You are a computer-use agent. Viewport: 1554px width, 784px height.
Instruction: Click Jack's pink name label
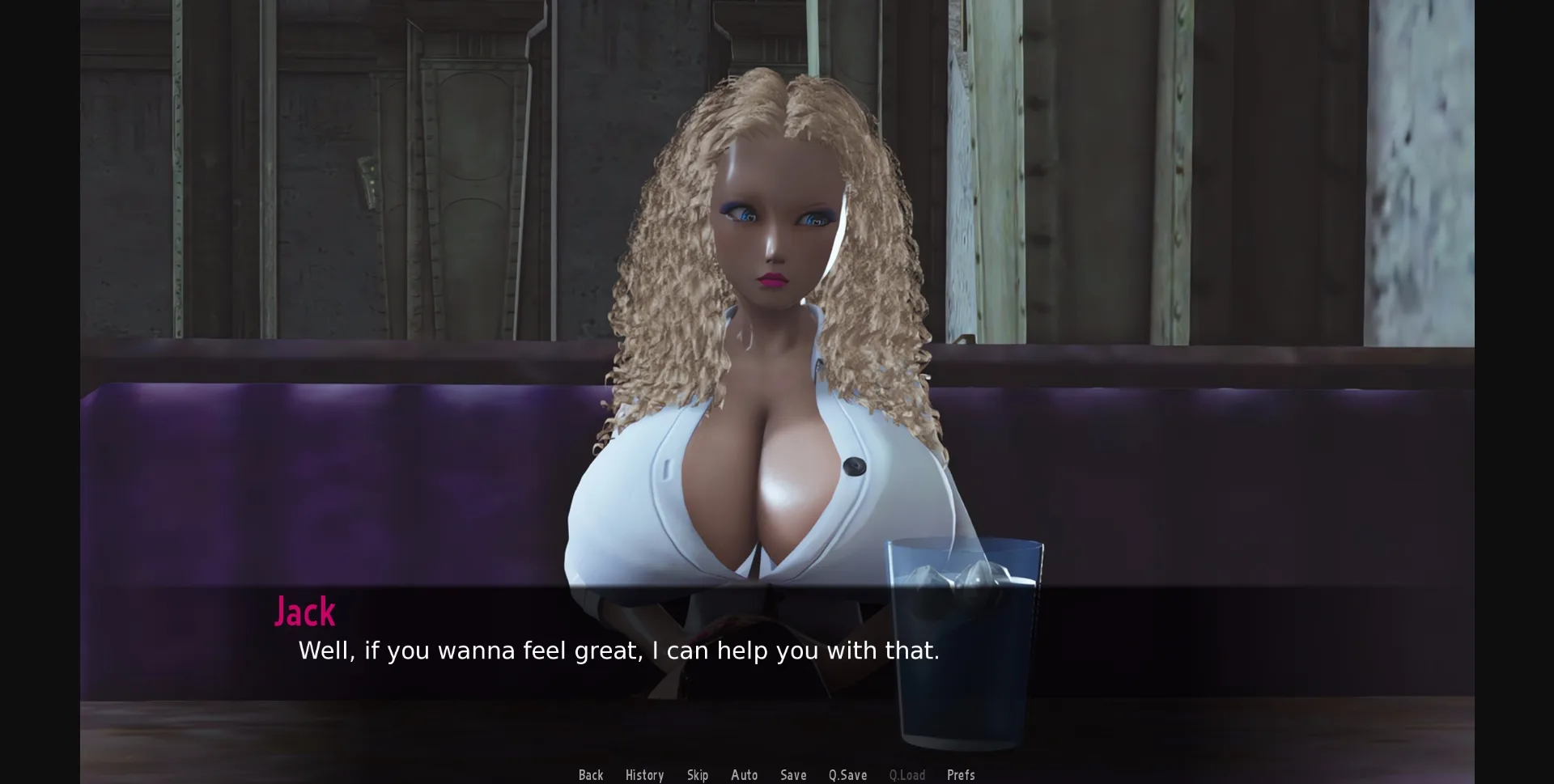click(x=304, y=611)
